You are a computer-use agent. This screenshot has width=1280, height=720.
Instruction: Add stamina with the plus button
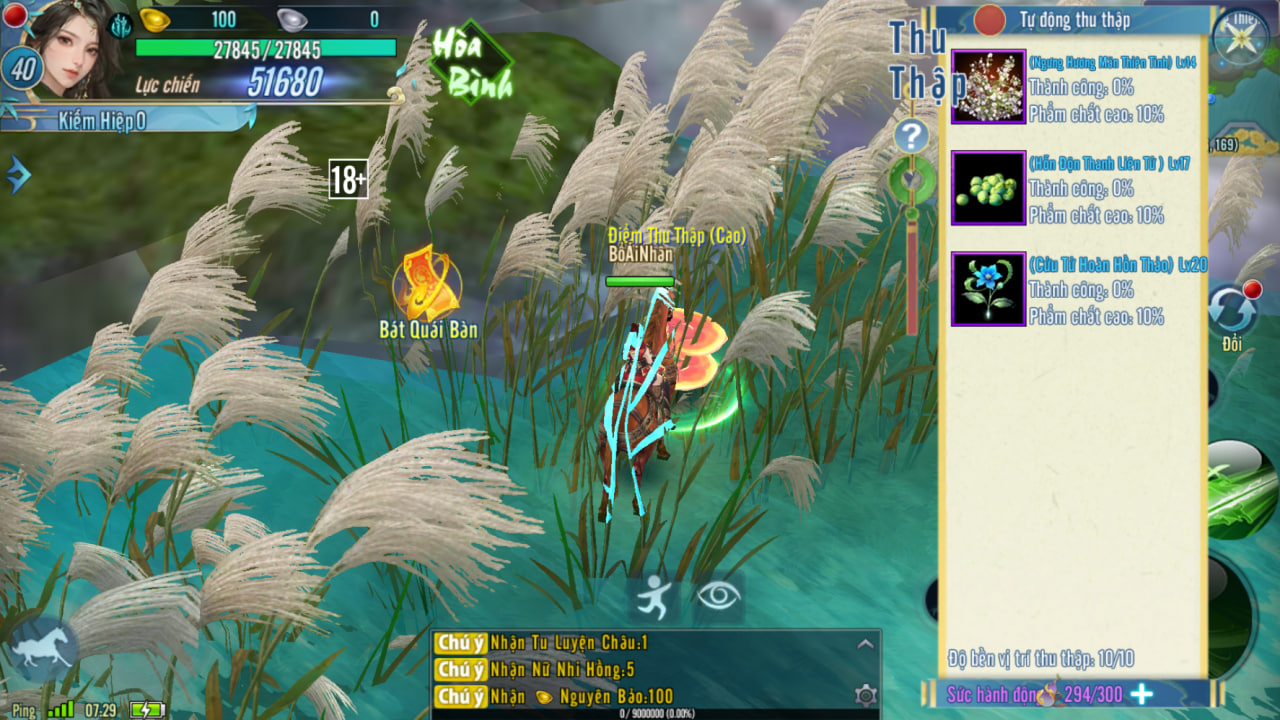pos(1141,694)
